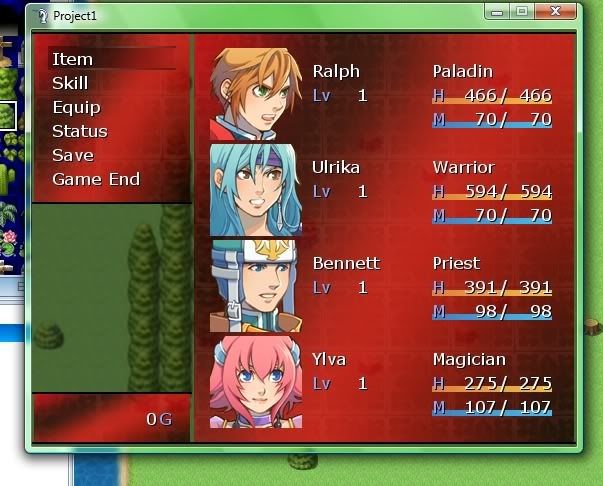Select Ralph the Paladin's portrait

[x=255, y=93]
